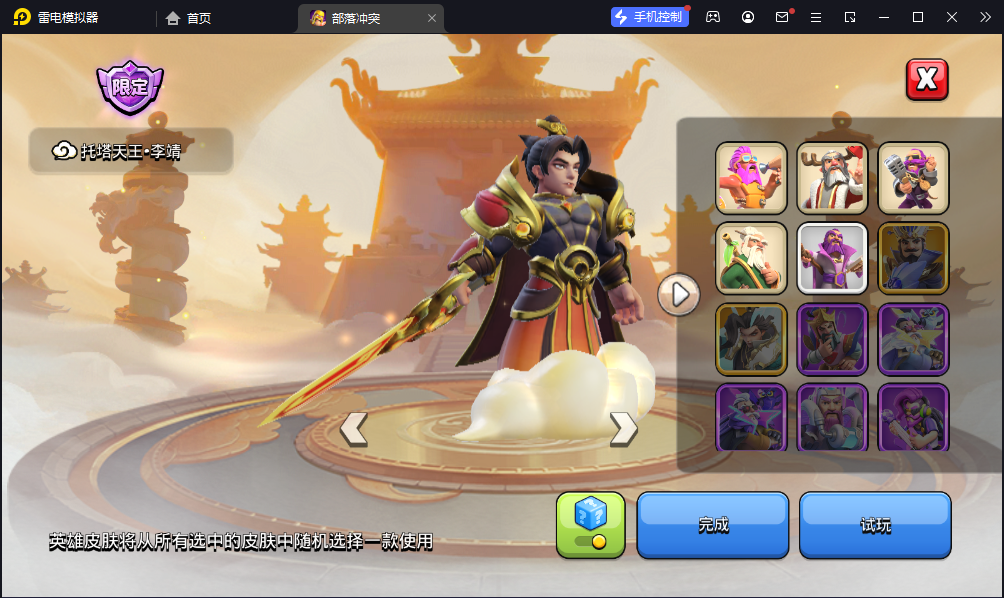Click the 限定 limited badge
The image size is (1004, 598).
click(x=130, y=88)
